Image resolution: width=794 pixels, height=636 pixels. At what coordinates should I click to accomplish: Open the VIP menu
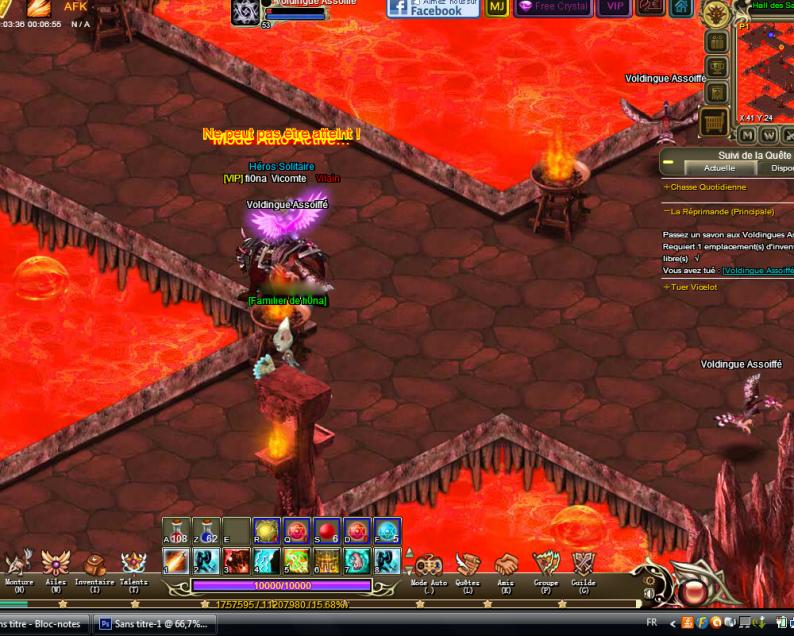click(x=613, y=7)
